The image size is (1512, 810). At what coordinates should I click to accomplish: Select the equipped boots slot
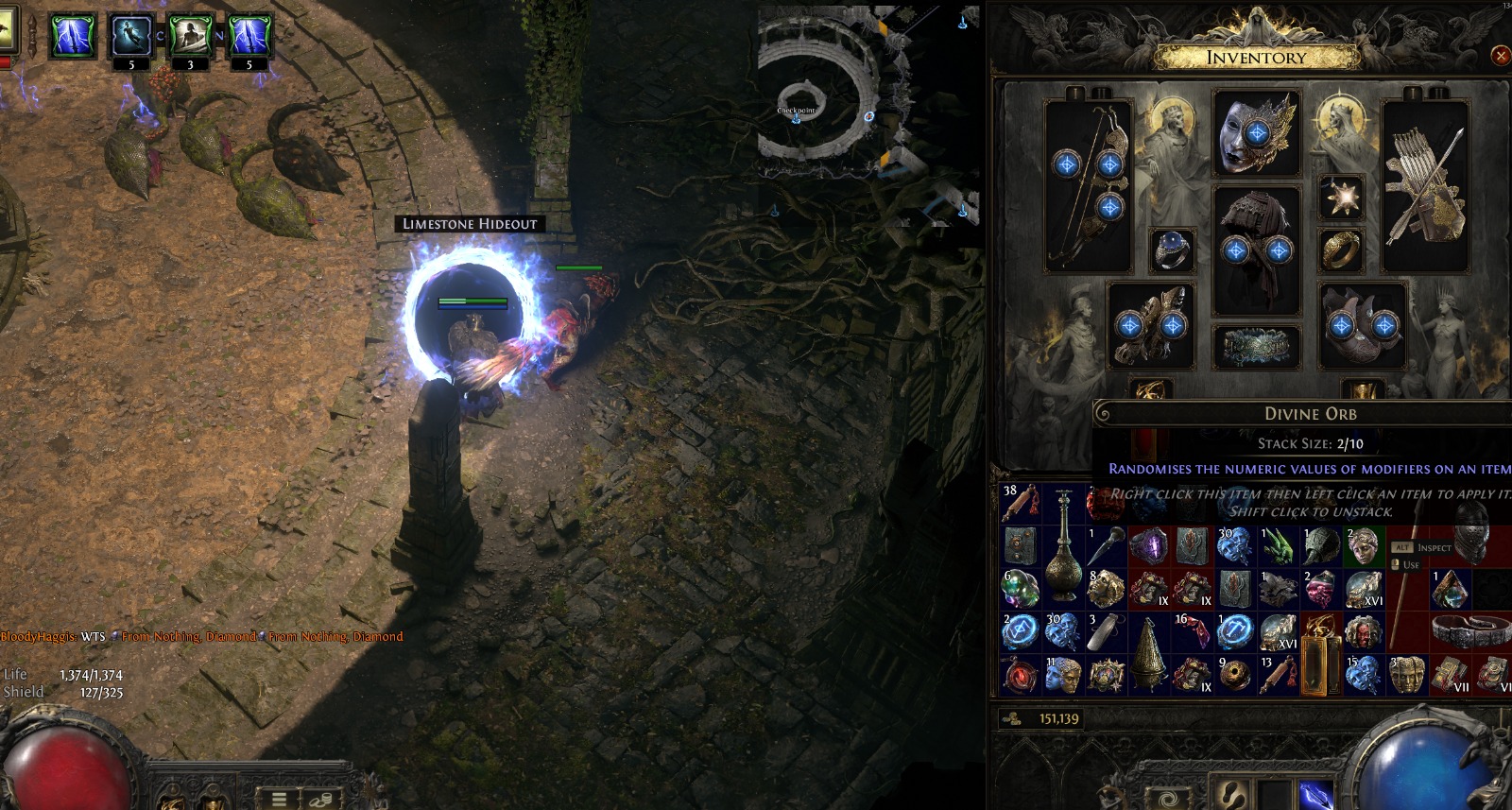(x=1362, y=325)
